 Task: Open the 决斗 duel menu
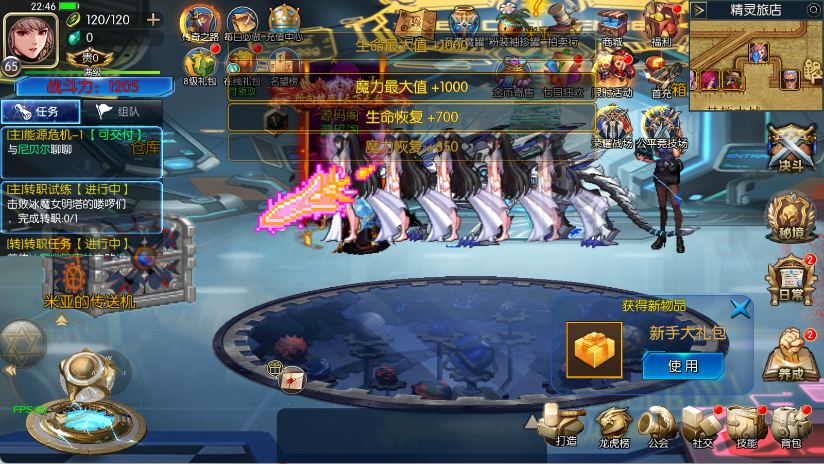[791, 150]
